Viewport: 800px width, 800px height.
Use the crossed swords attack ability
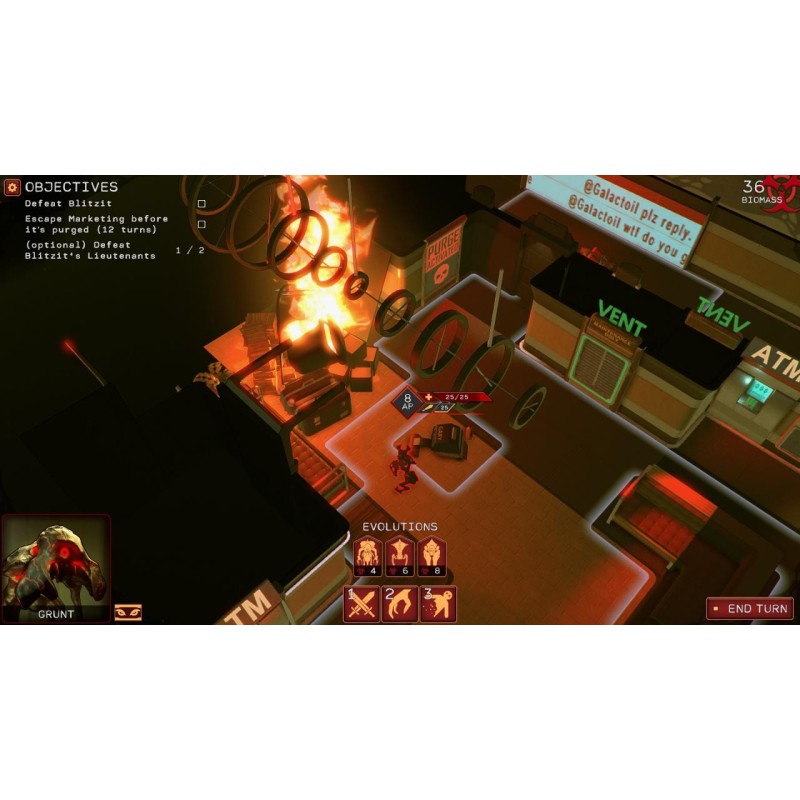[x=361, y=604]
